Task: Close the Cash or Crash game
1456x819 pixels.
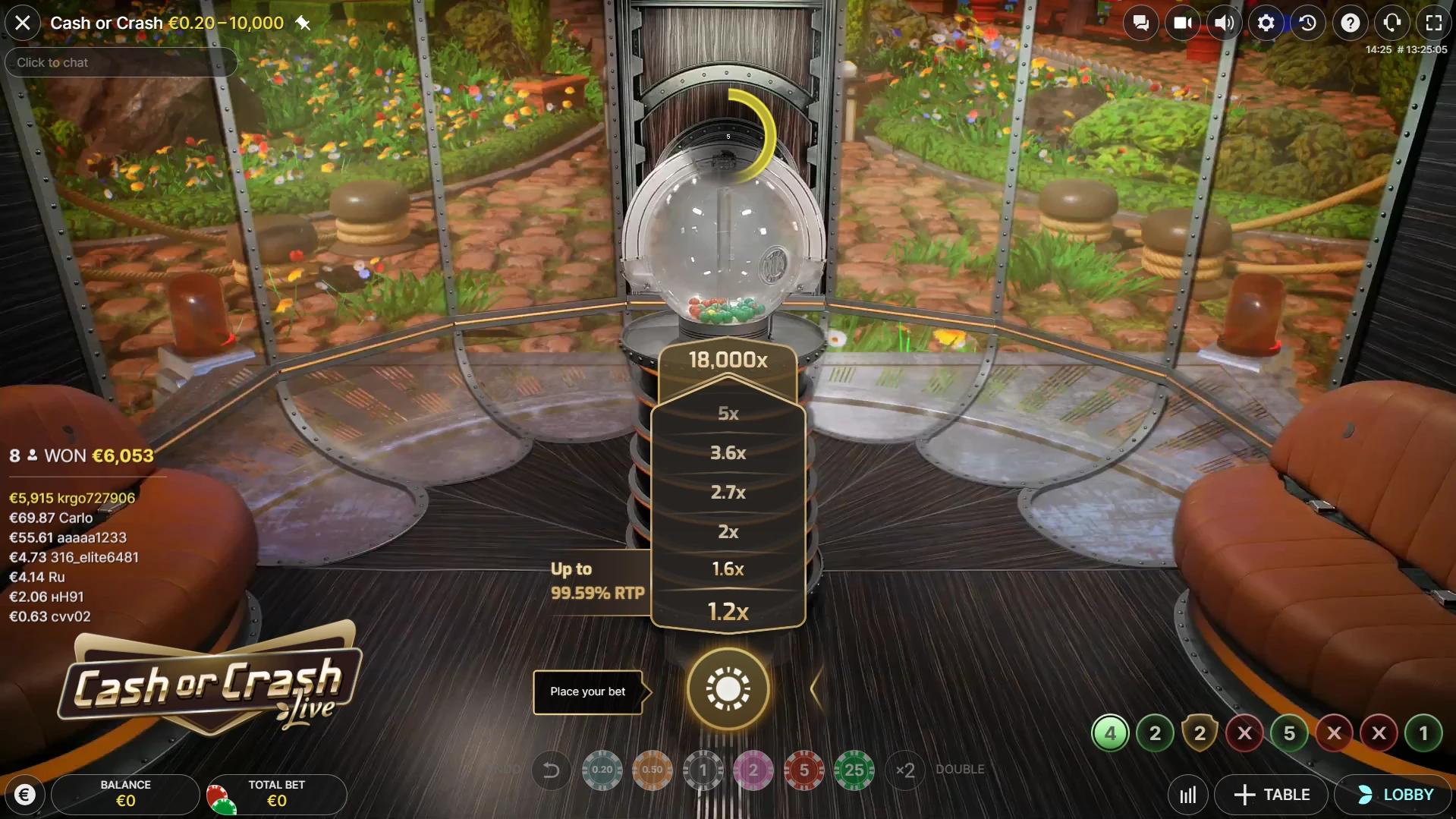Action: tap(23, 23)
